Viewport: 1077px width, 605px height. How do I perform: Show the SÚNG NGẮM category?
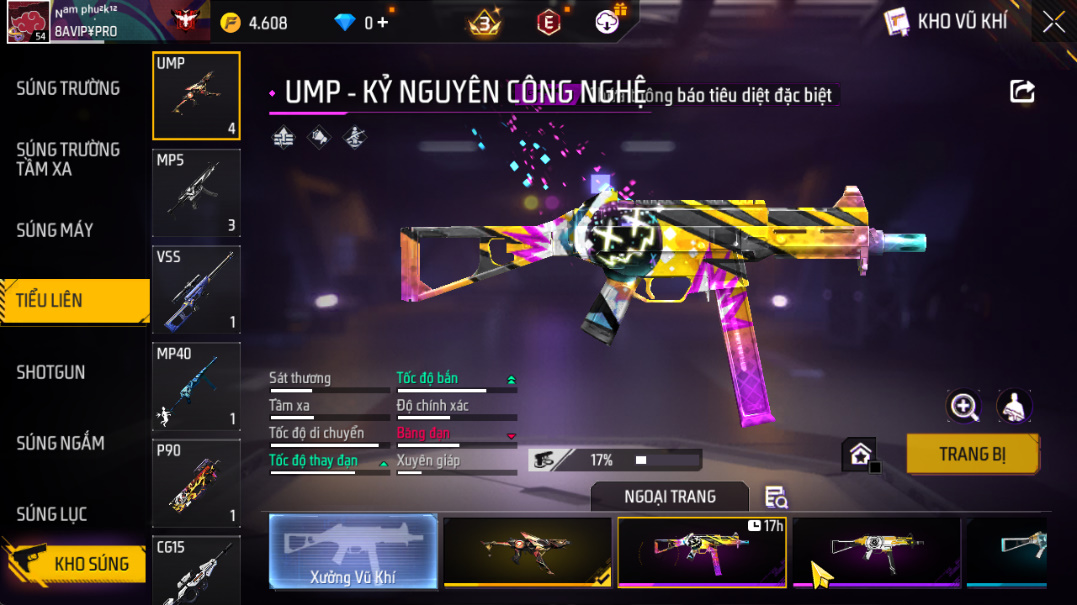coord(61,443)
